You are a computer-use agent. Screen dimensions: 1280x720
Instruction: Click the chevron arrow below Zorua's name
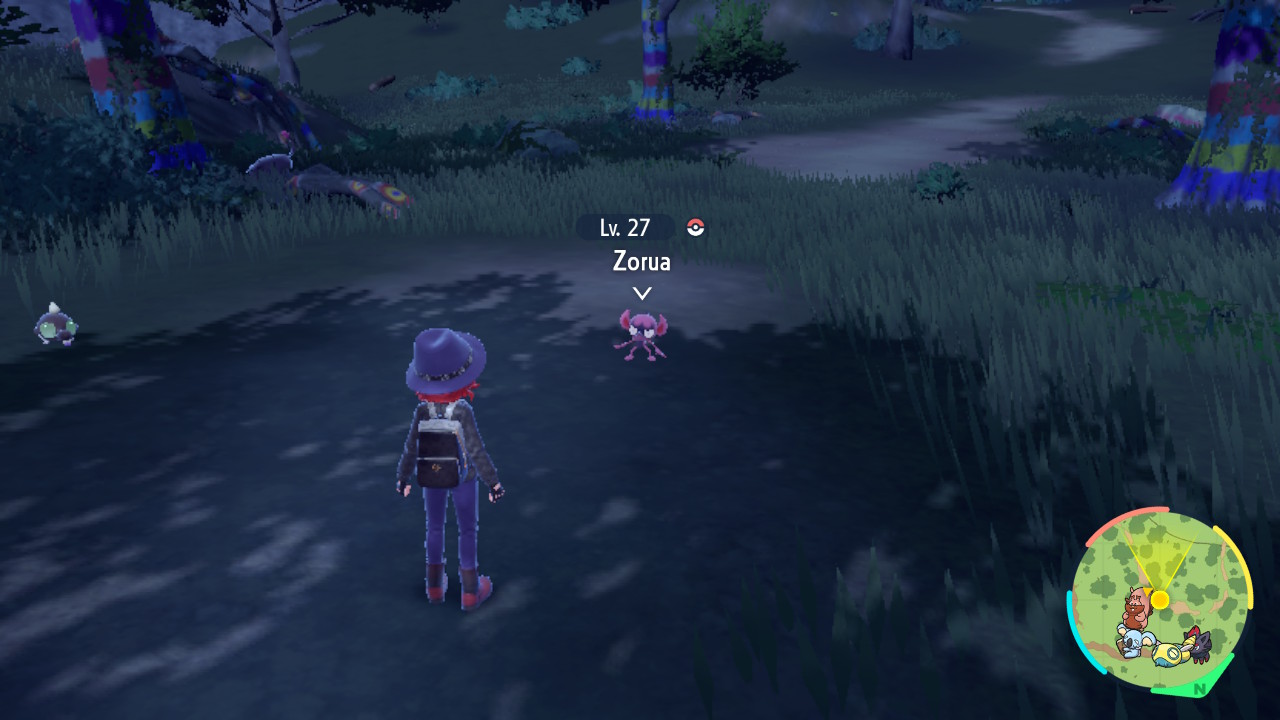(641, 293)
